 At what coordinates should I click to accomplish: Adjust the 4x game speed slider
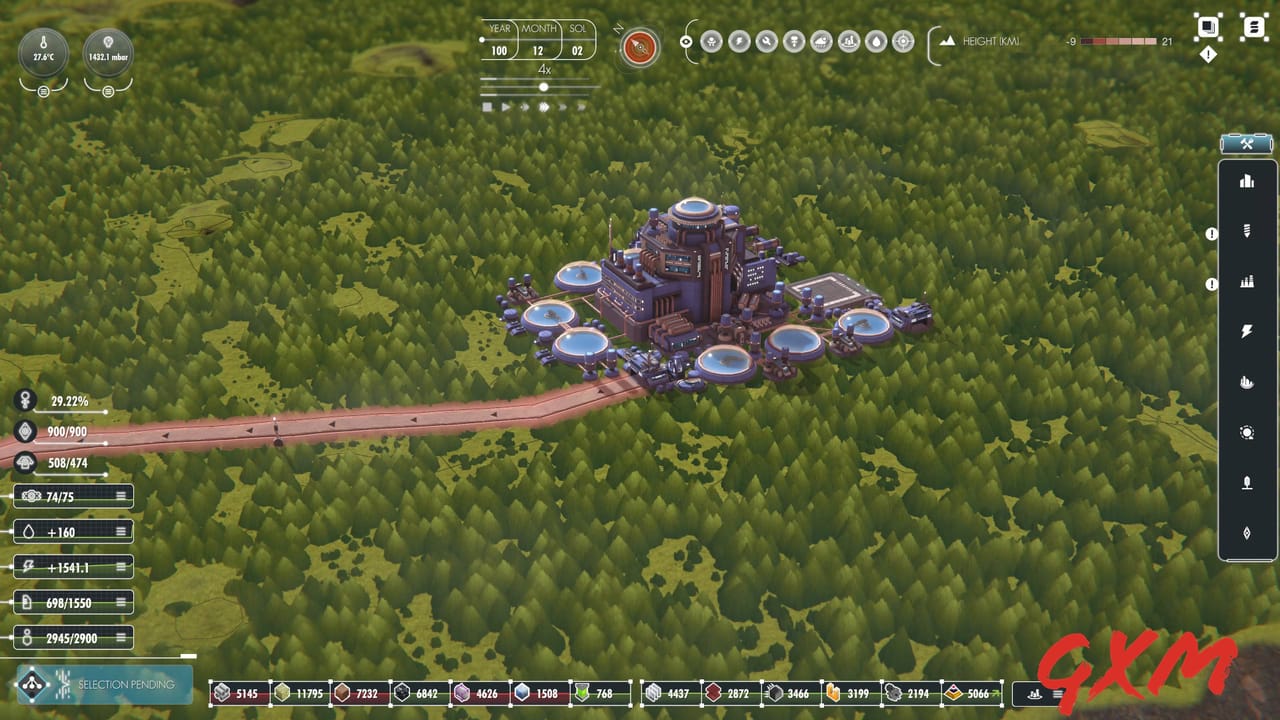pos(543,87)
